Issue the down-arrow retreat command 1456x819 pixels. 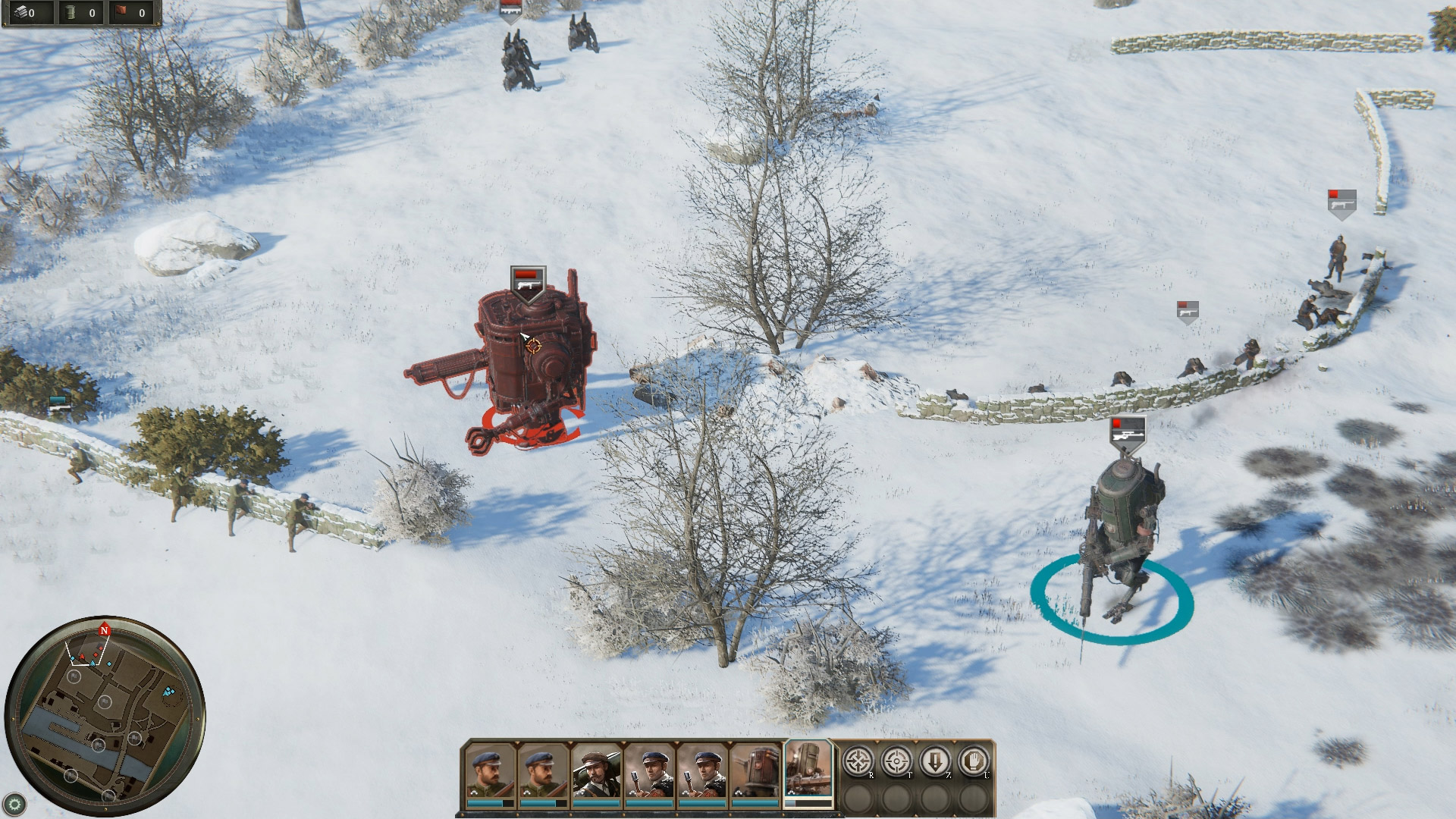pyautogui.click(x=935, y=761)
